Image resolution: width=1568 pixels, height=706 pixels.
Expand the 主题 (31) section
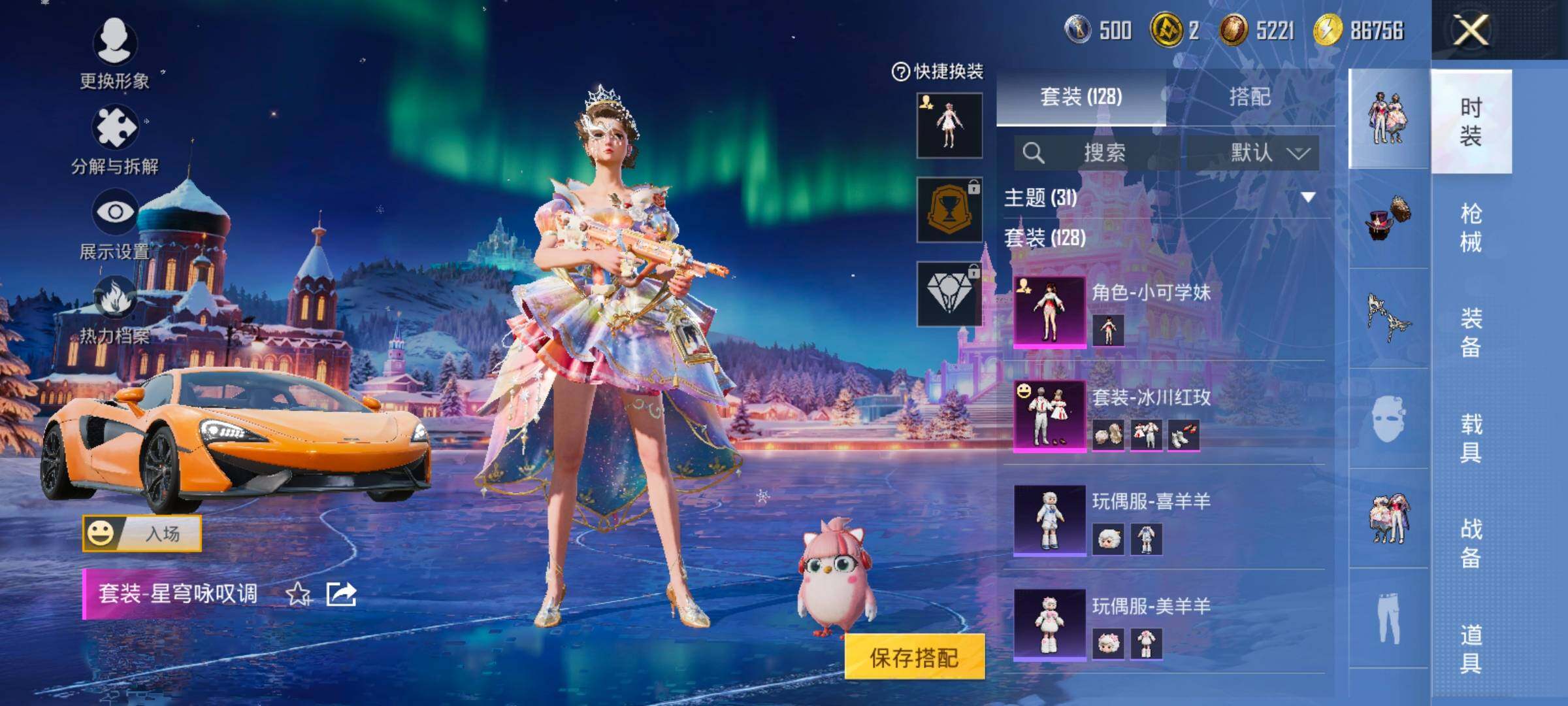point(1307,197)
